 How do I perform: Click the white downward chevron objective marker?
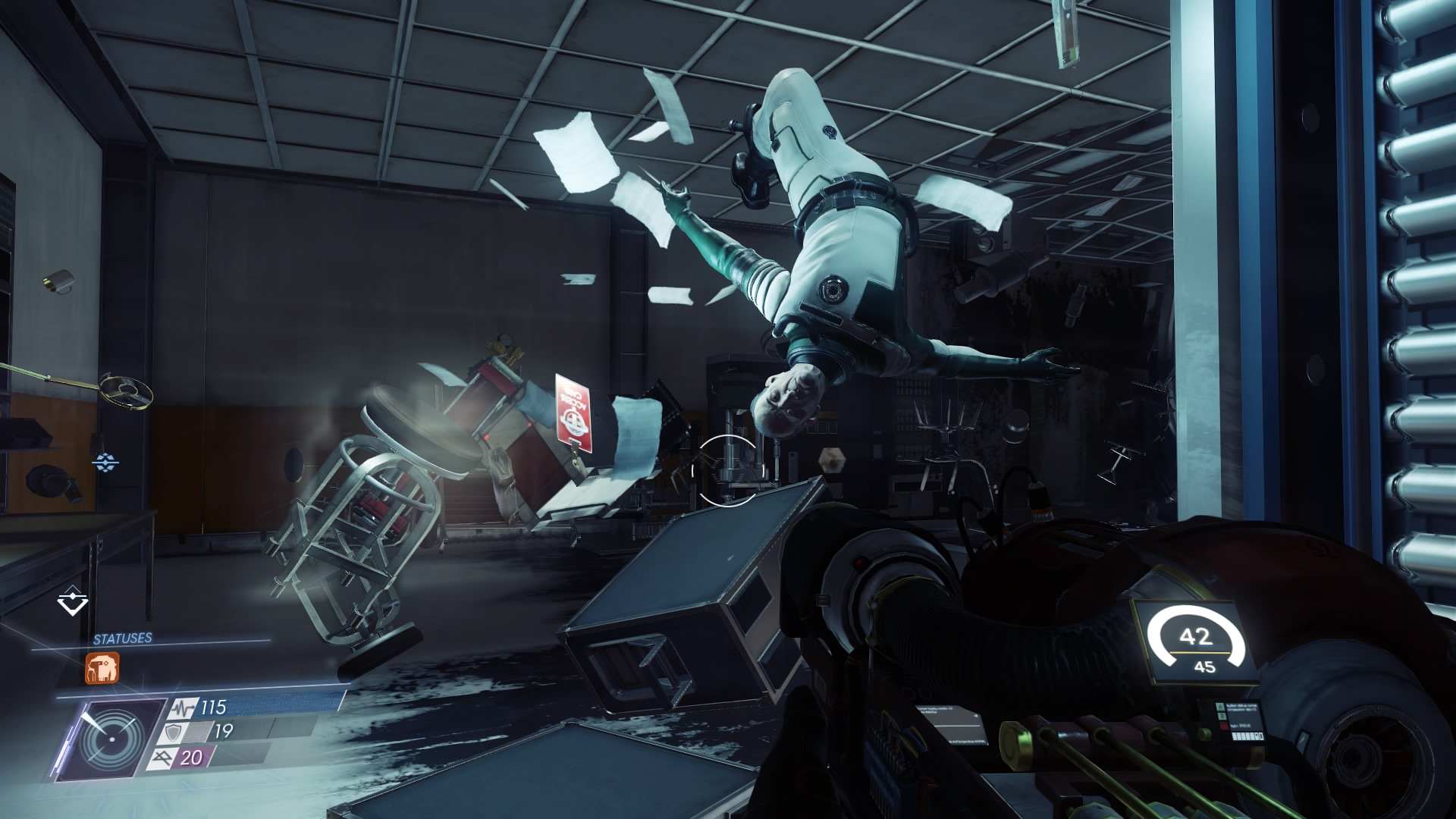click(73, 603)
